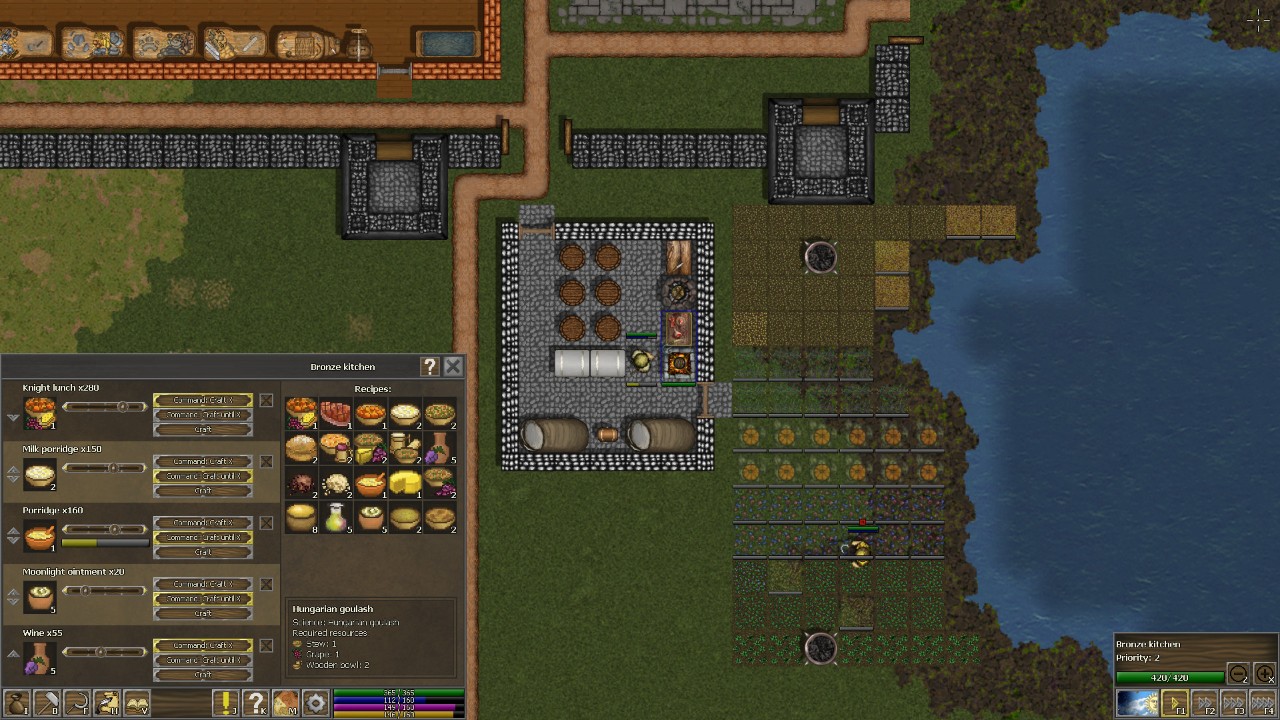Select the green potion flask recipe
1280x720 pixels.
pos(336,517)
